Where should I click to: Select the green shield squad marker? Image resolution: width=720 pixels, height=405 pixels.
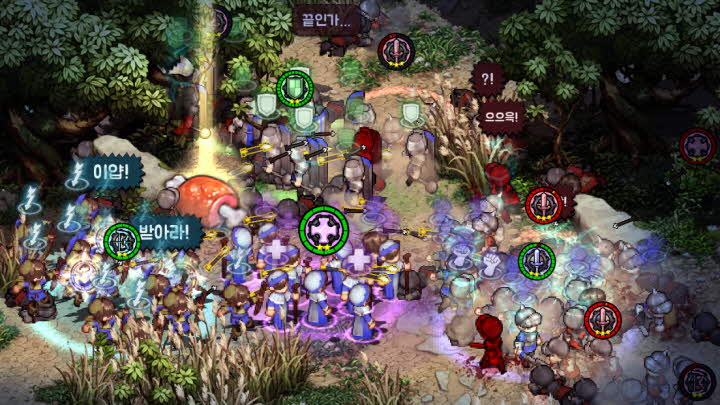click(295, 88)
